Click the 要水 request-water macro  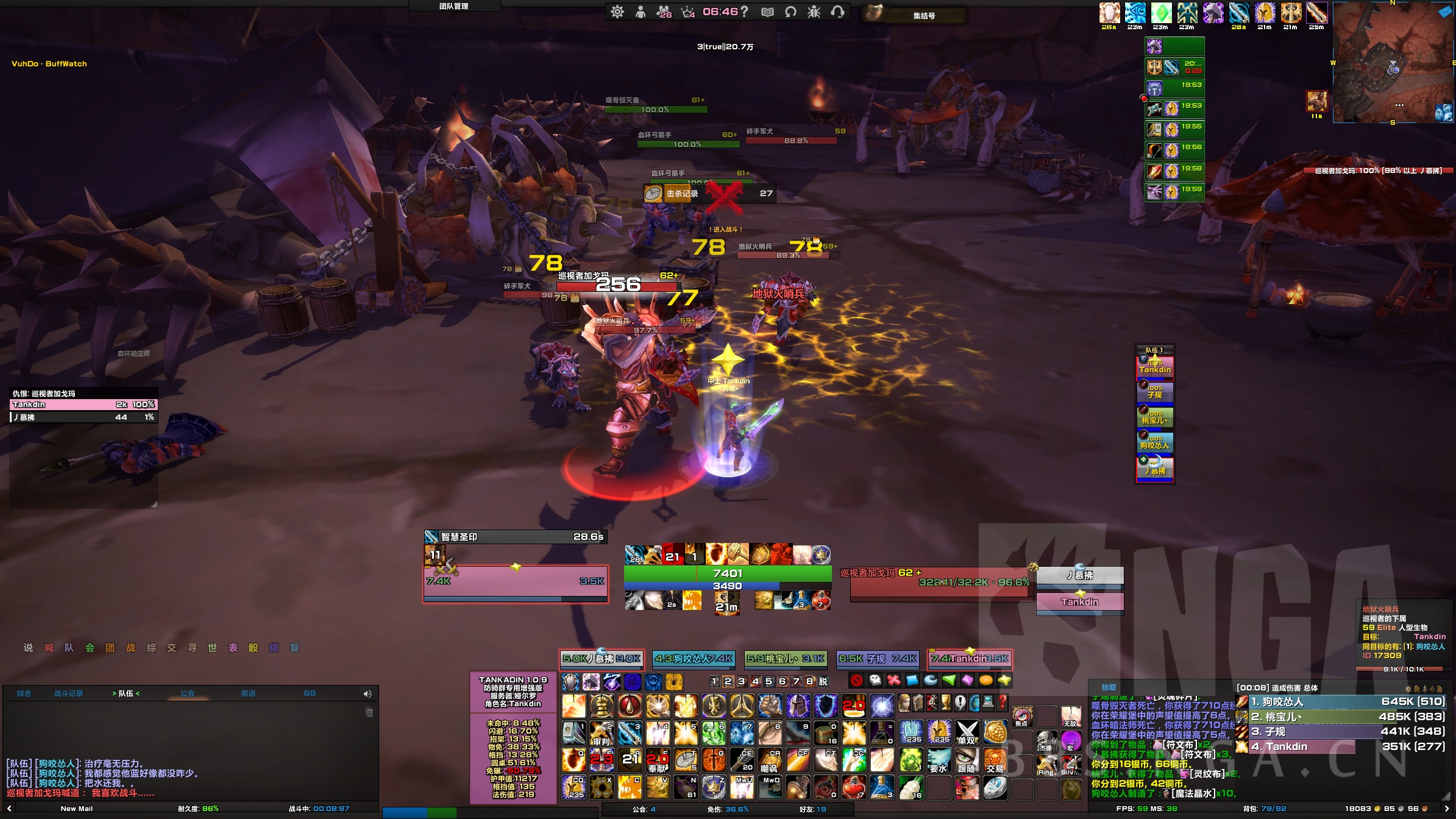coord(939,760)
